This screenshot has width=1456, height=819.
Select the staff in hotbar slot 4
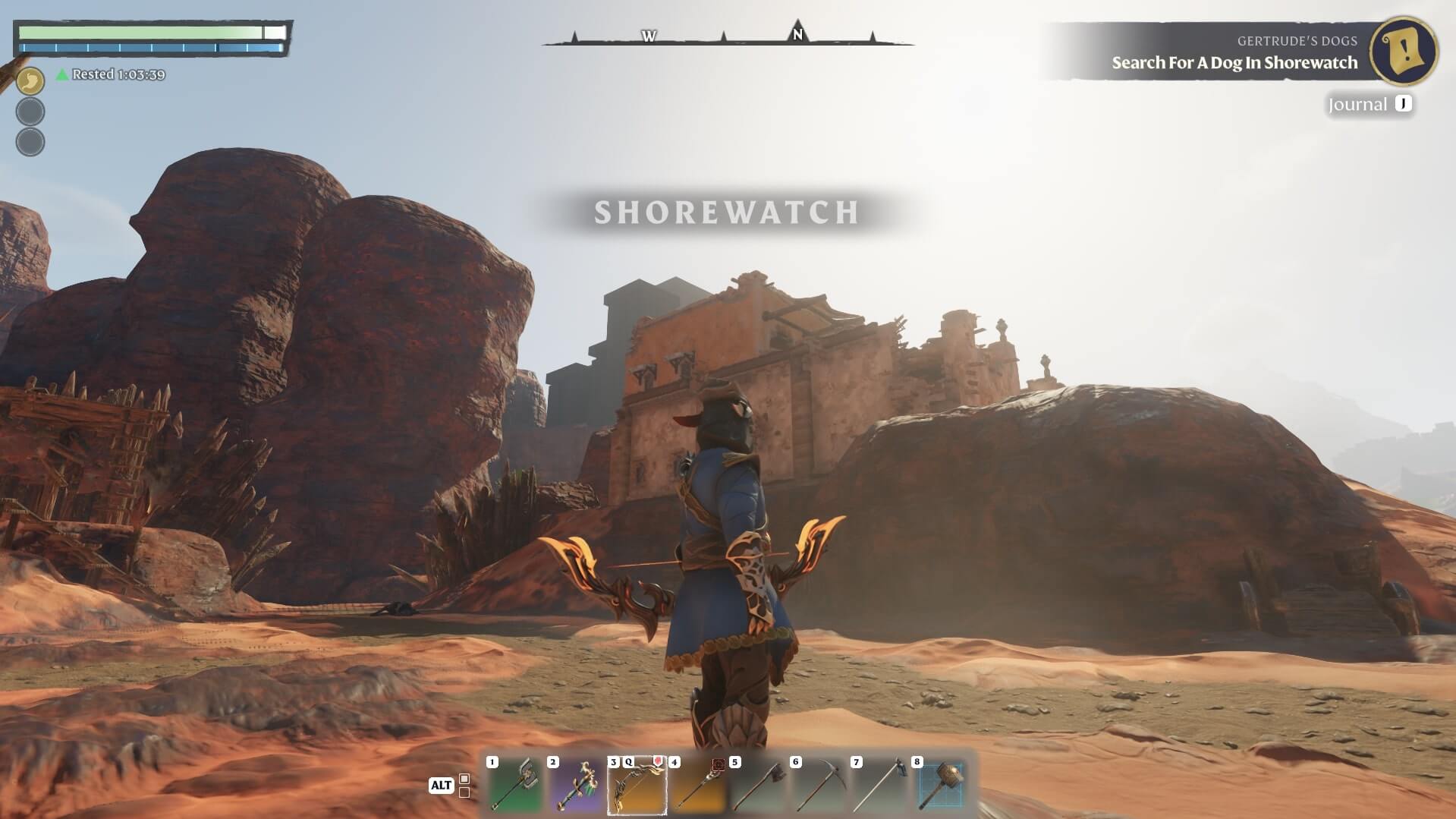(697, 785)
